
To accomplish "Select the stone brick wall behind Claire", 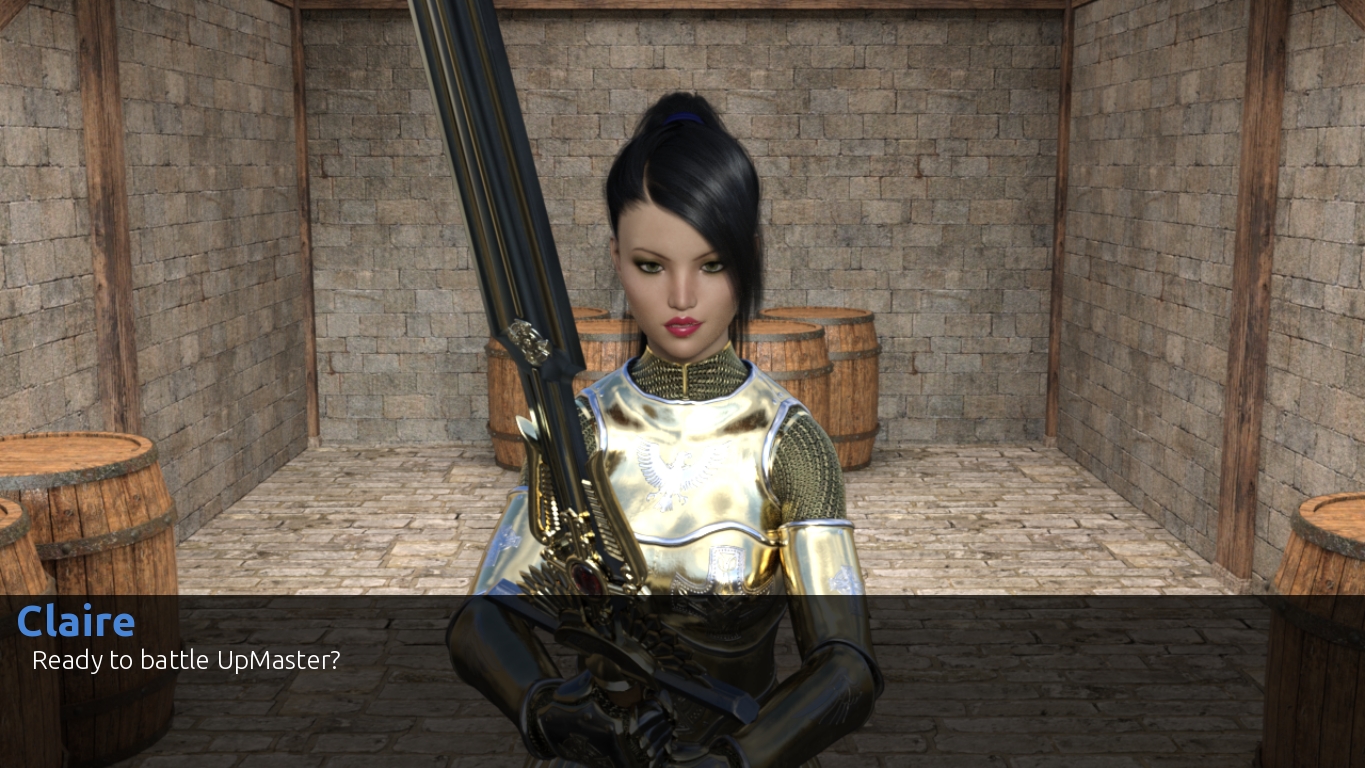I will click(950, 200).
